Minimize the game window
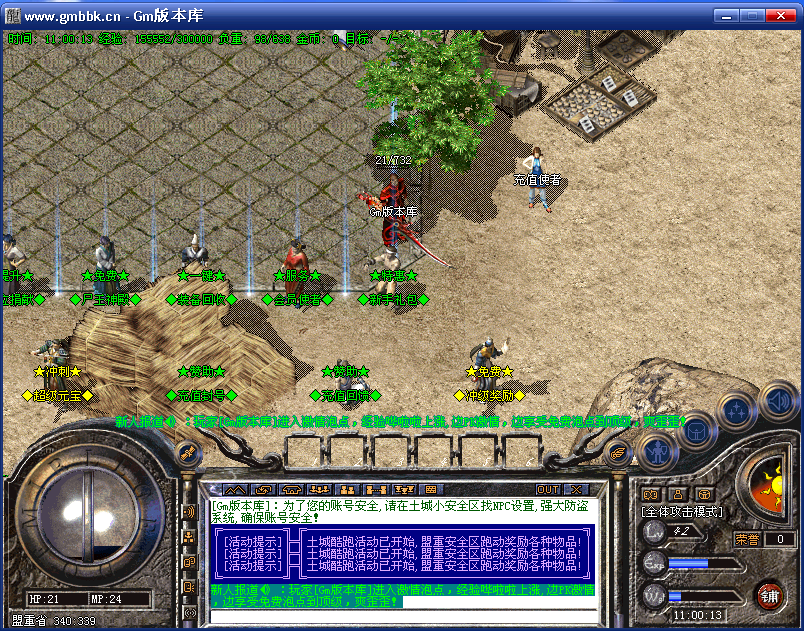The height and width of the screenshot is (631, 804). click(x=726, y=16)
